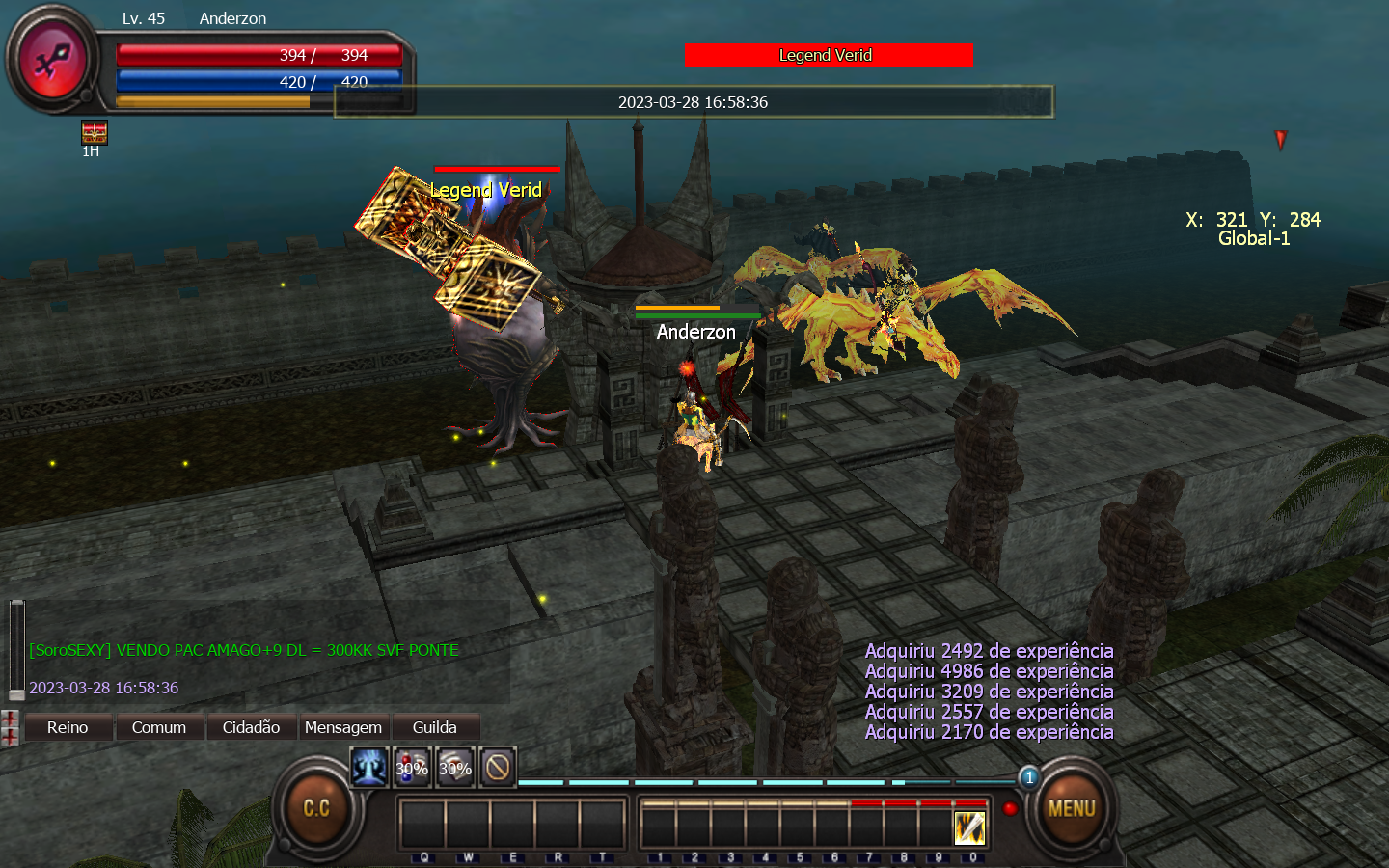Click the blue glowing figure skill icon

point(368,768)
